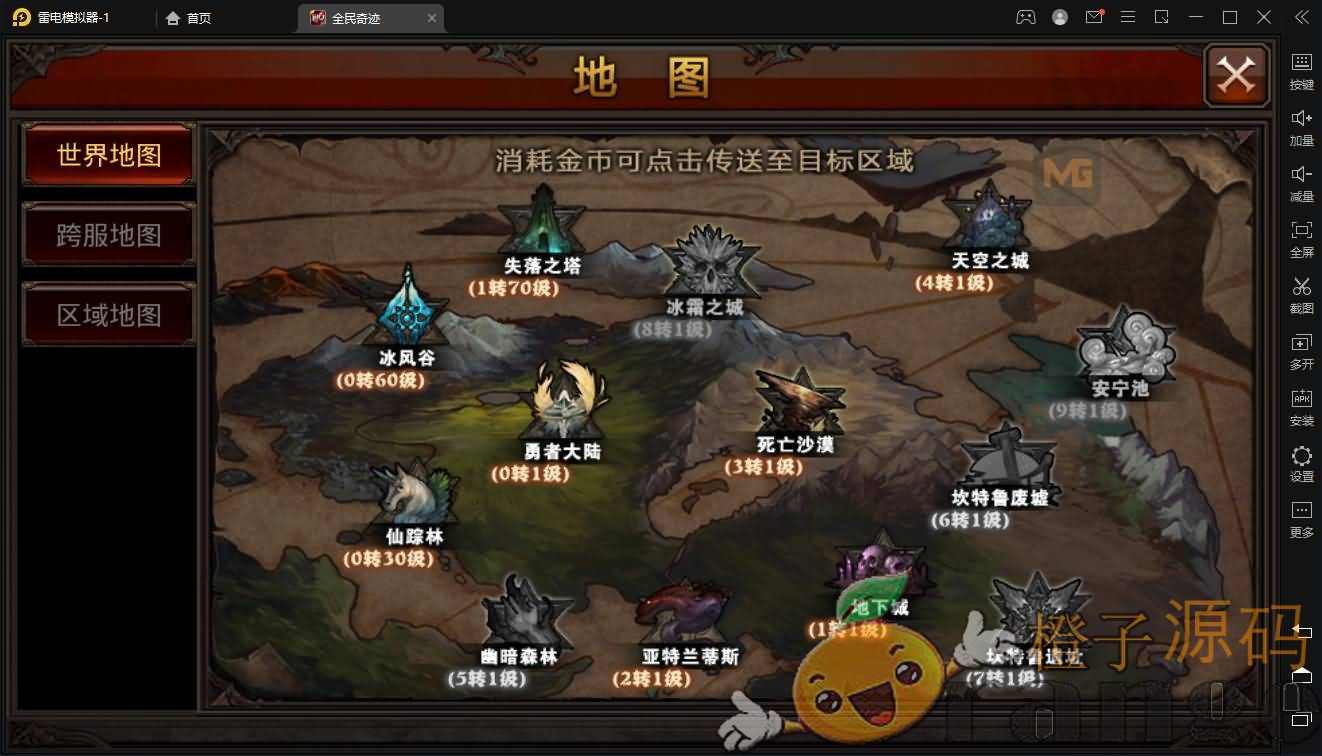Open the 跨服地图 cross-server map
The image size is (1322, 756).
[107, 232]
